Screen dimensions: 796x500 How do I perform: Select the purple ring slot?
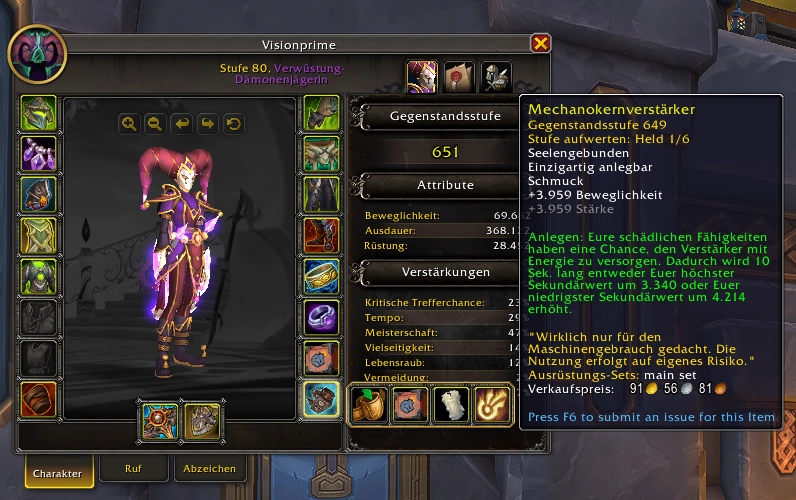coord(322,317)
